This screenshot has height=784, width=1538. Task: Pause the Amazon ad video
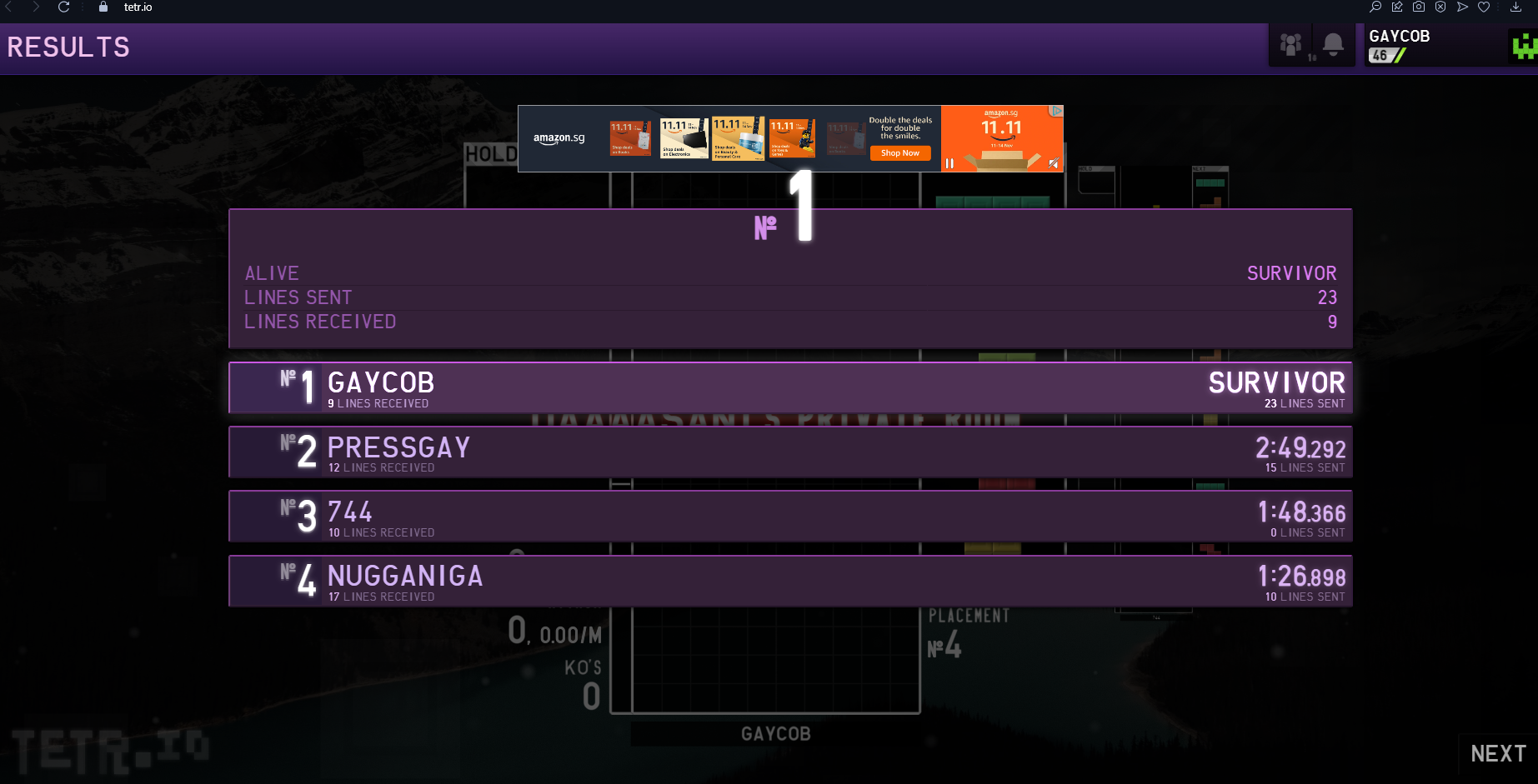click(x=949, y=164)
